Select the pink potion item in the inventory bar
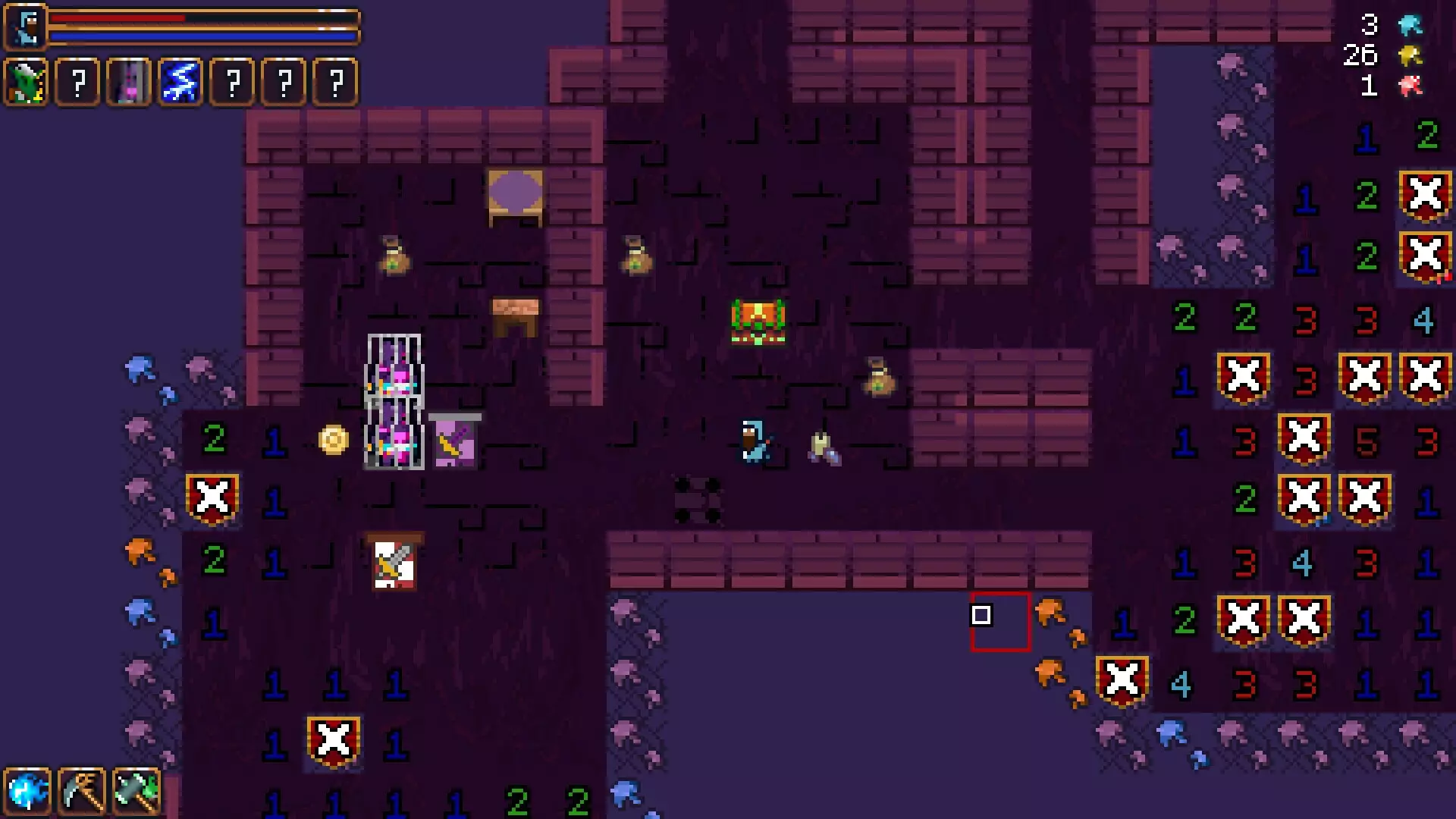Screen dimensions: 1456x819 128,82
